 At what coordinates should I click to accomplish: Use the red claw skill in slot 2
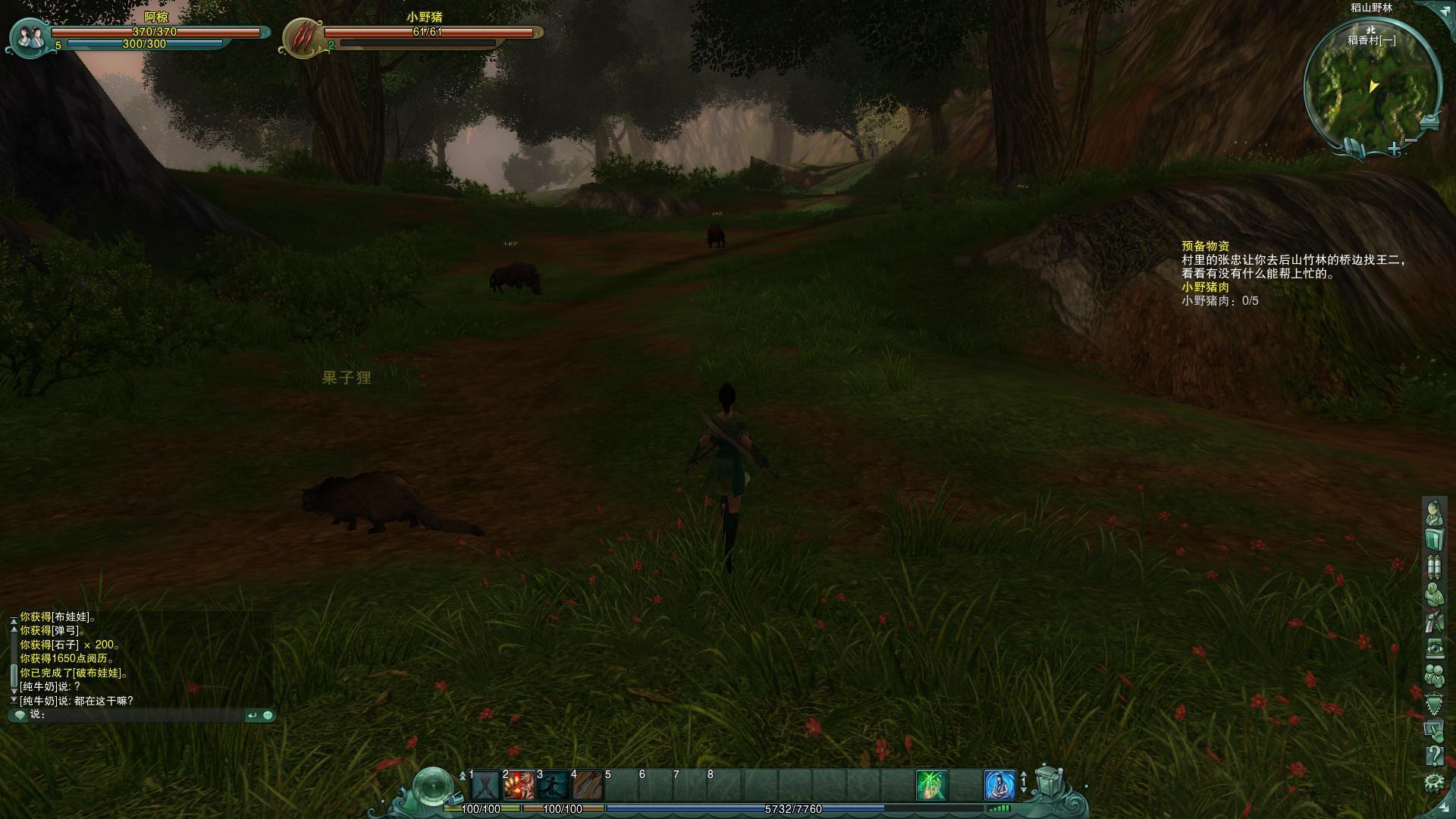519,786
